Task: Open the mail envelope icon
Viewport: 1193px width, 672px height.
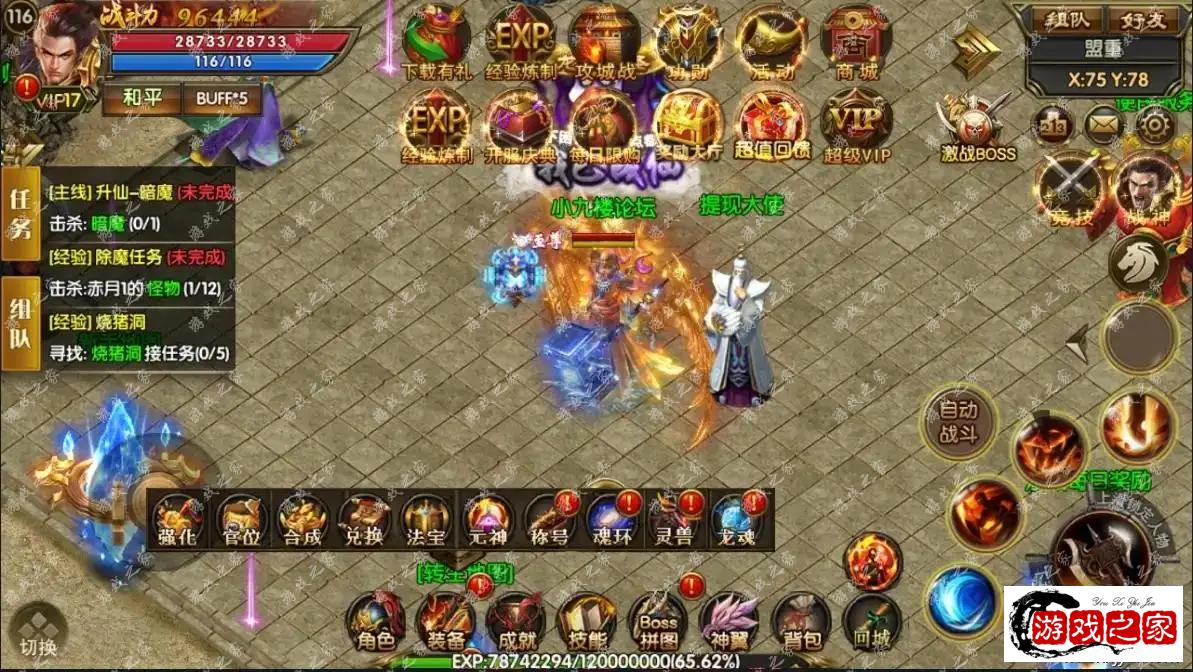Action: point(1104,125)
